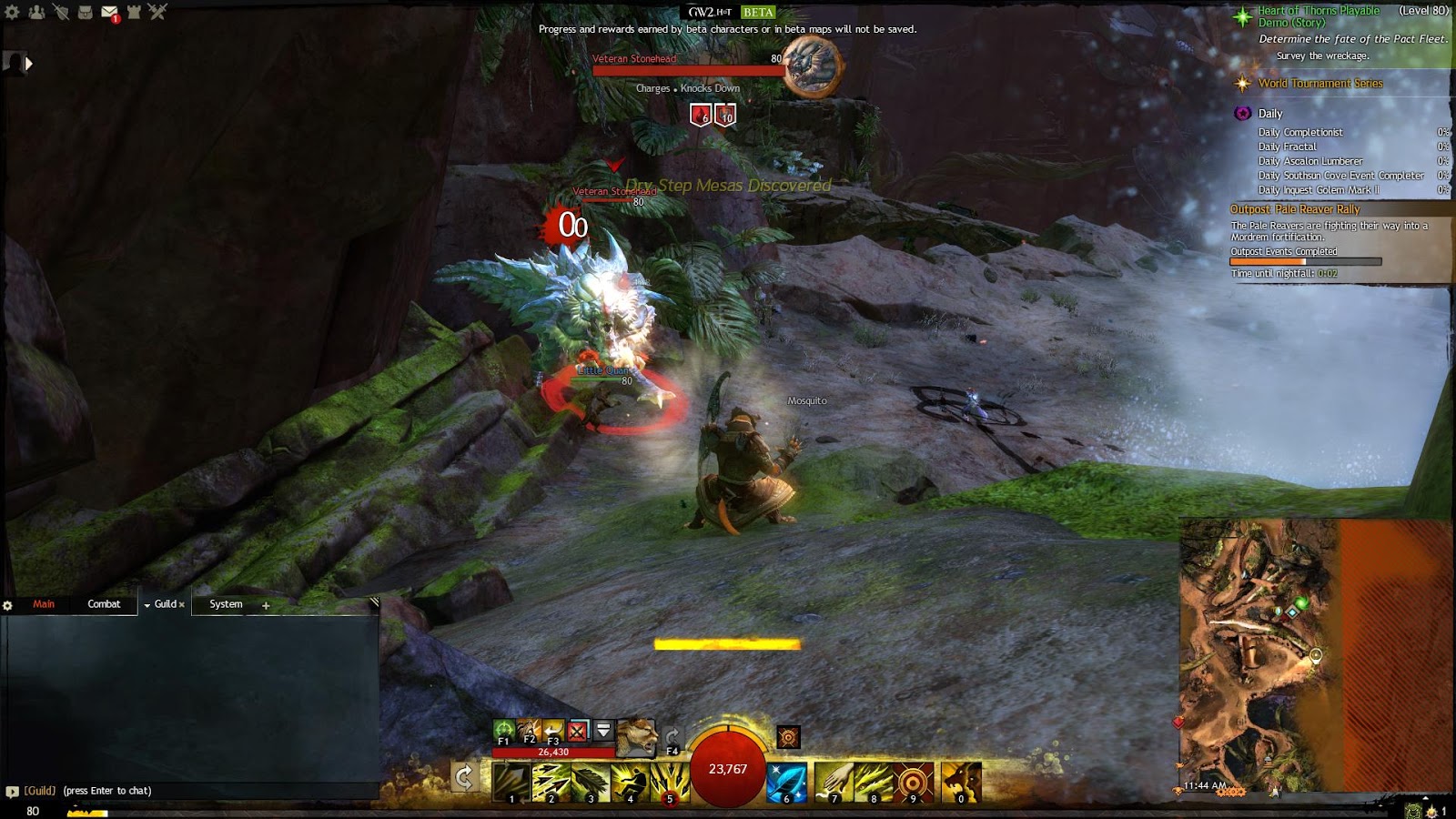Image resolution: width=1456 pixels, height=819 pixels.
Task: Expand the party portrait arrow
Action: (28, 64)
